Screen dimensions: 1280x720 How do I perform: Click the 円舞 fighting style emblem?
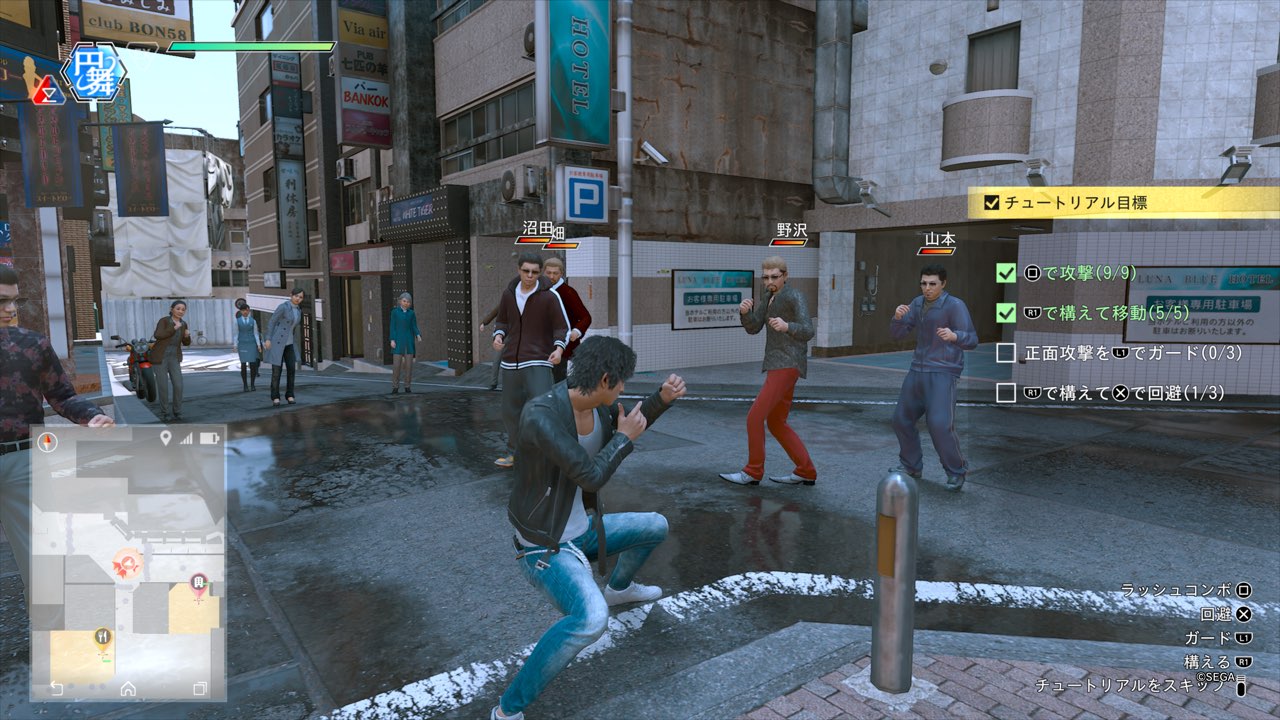(x=93, y=72)
